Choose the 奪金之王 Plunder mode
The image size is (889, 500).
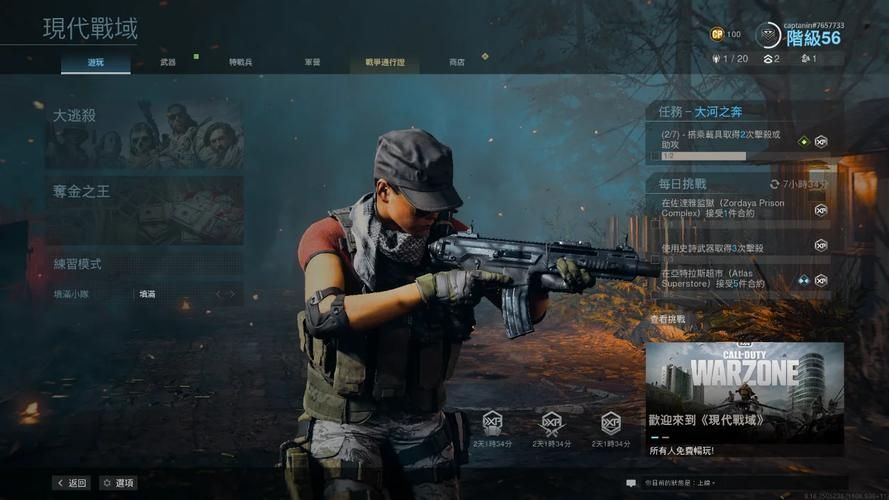(x=144, y=210)
